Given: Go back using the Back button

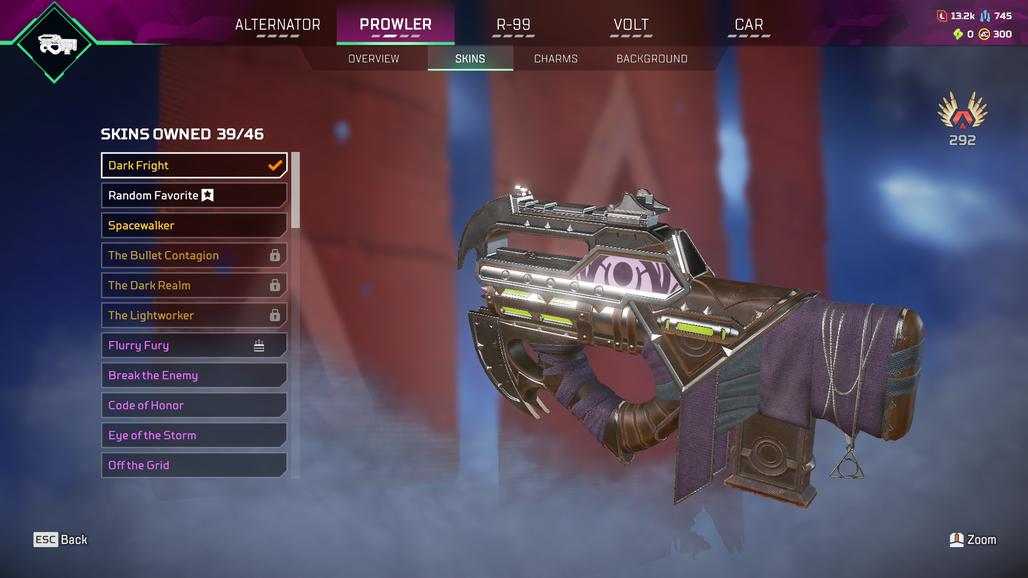Looking at the screenshot, I should click(61, 540).
